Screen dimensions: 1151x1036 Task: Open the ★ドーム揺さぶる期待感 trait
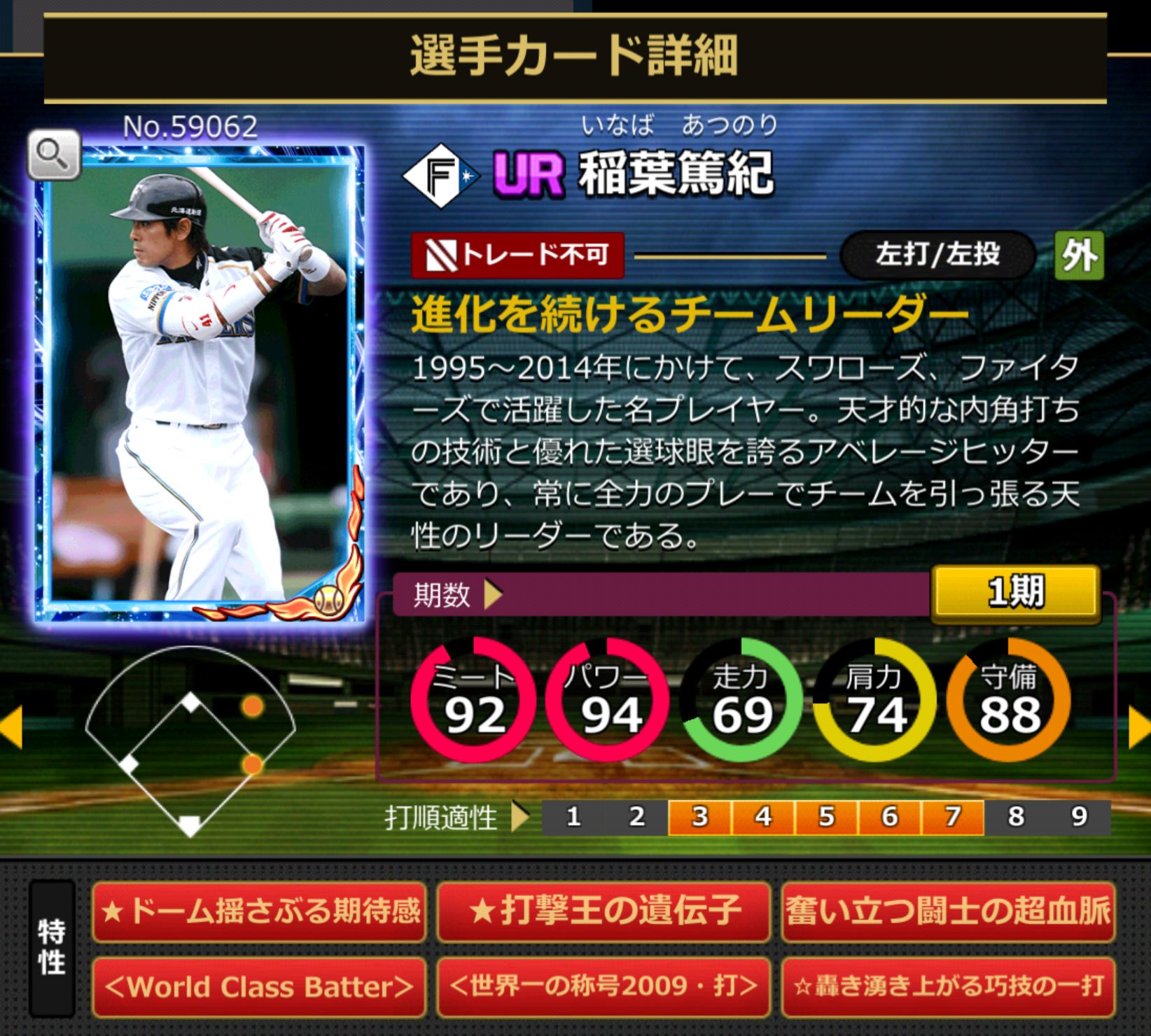coord(259,911)
